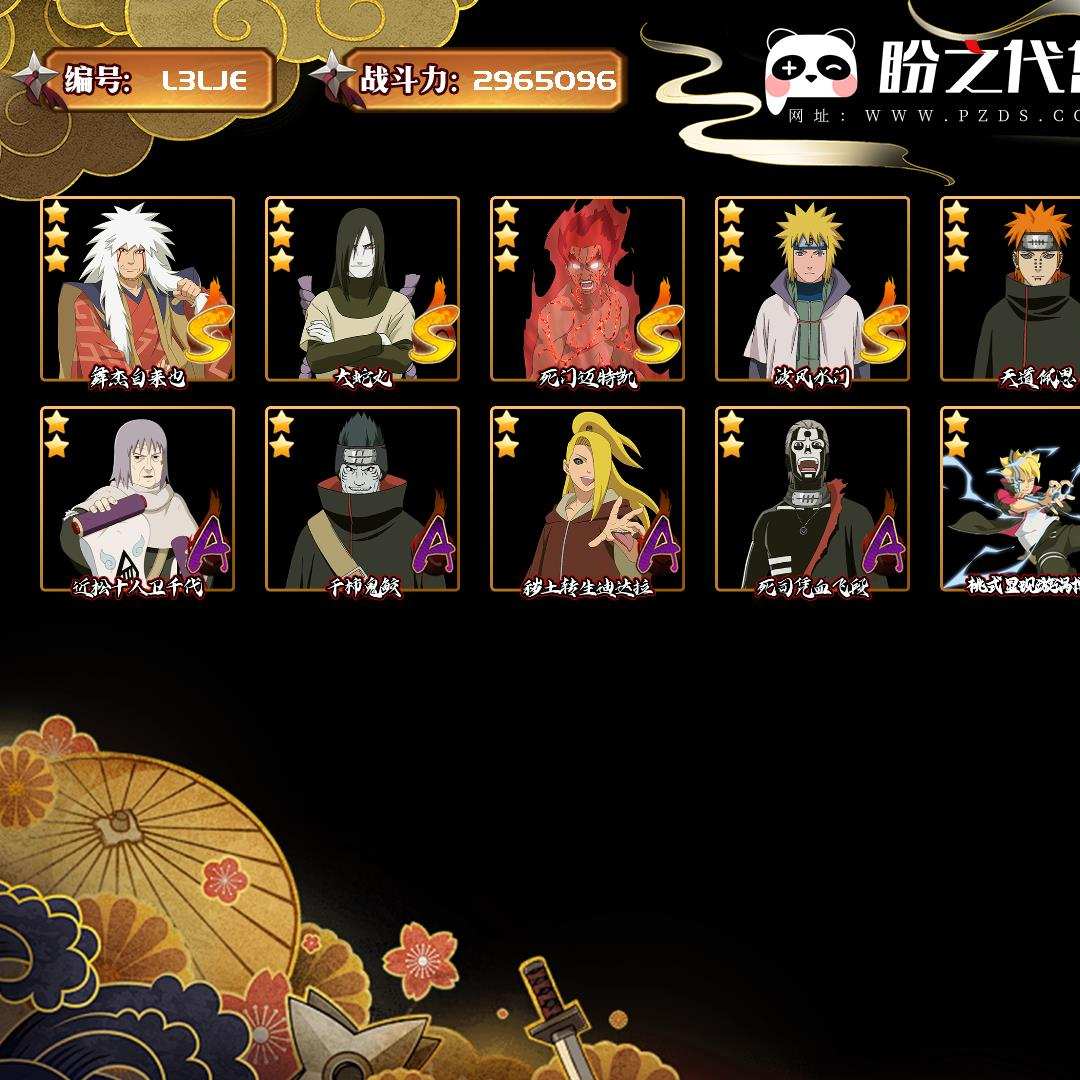Viewport: 1080px width, 1080px height.
Task: Open the Tendo Pain (天道佩恩) card
Action: [1012, 289]
